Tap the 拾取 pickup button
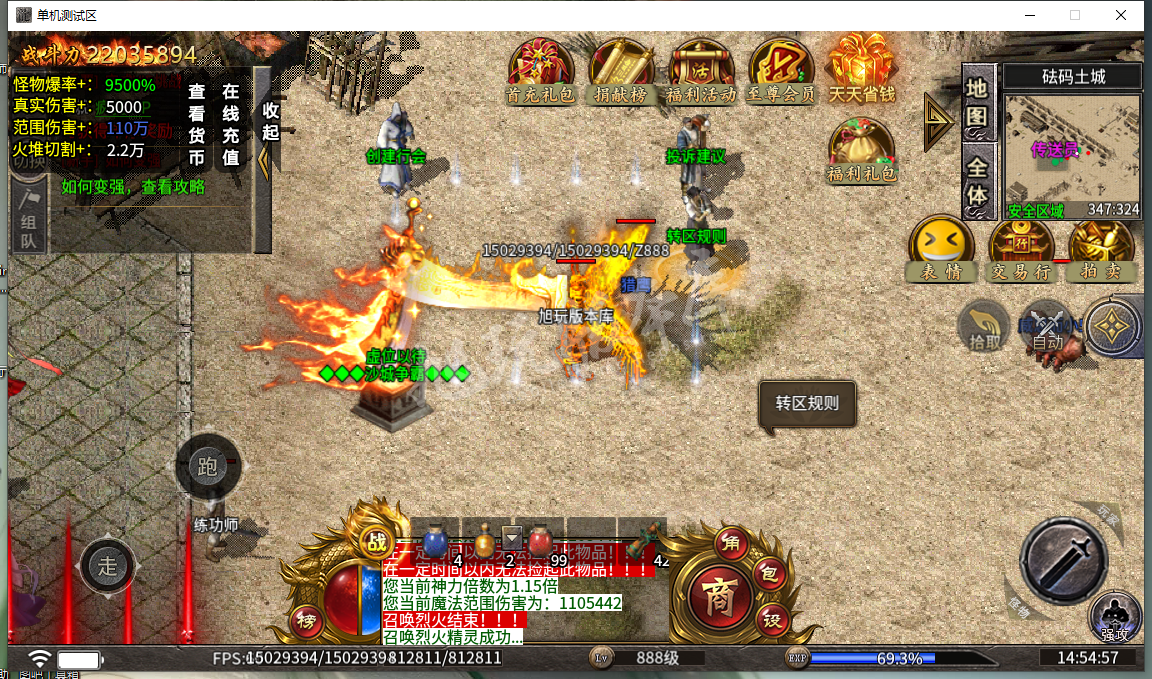Image resolution: width=1152 pixels, height=679 pixels. [x=984, y=325]
